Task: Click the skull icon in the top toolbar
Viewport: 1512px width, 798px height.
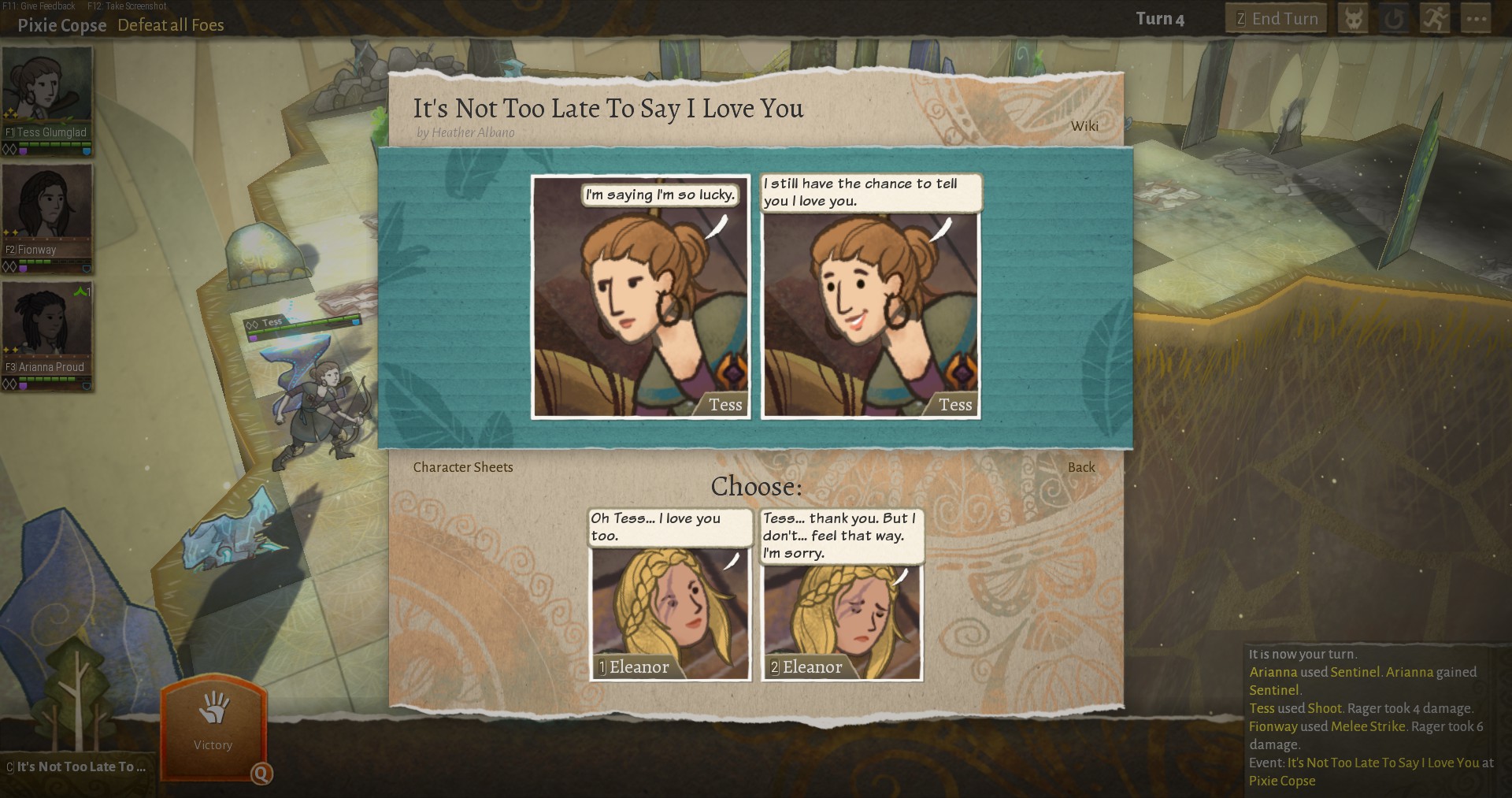Action: pyautogui.click(x=1353, y=17)
